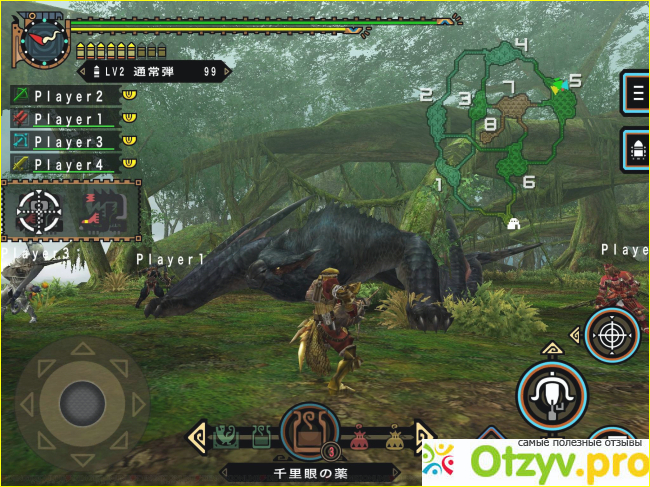Screen dimensions: 650x487
Task: Use the selected Psychoserum item in the item bar
Action: click(310, 433)
